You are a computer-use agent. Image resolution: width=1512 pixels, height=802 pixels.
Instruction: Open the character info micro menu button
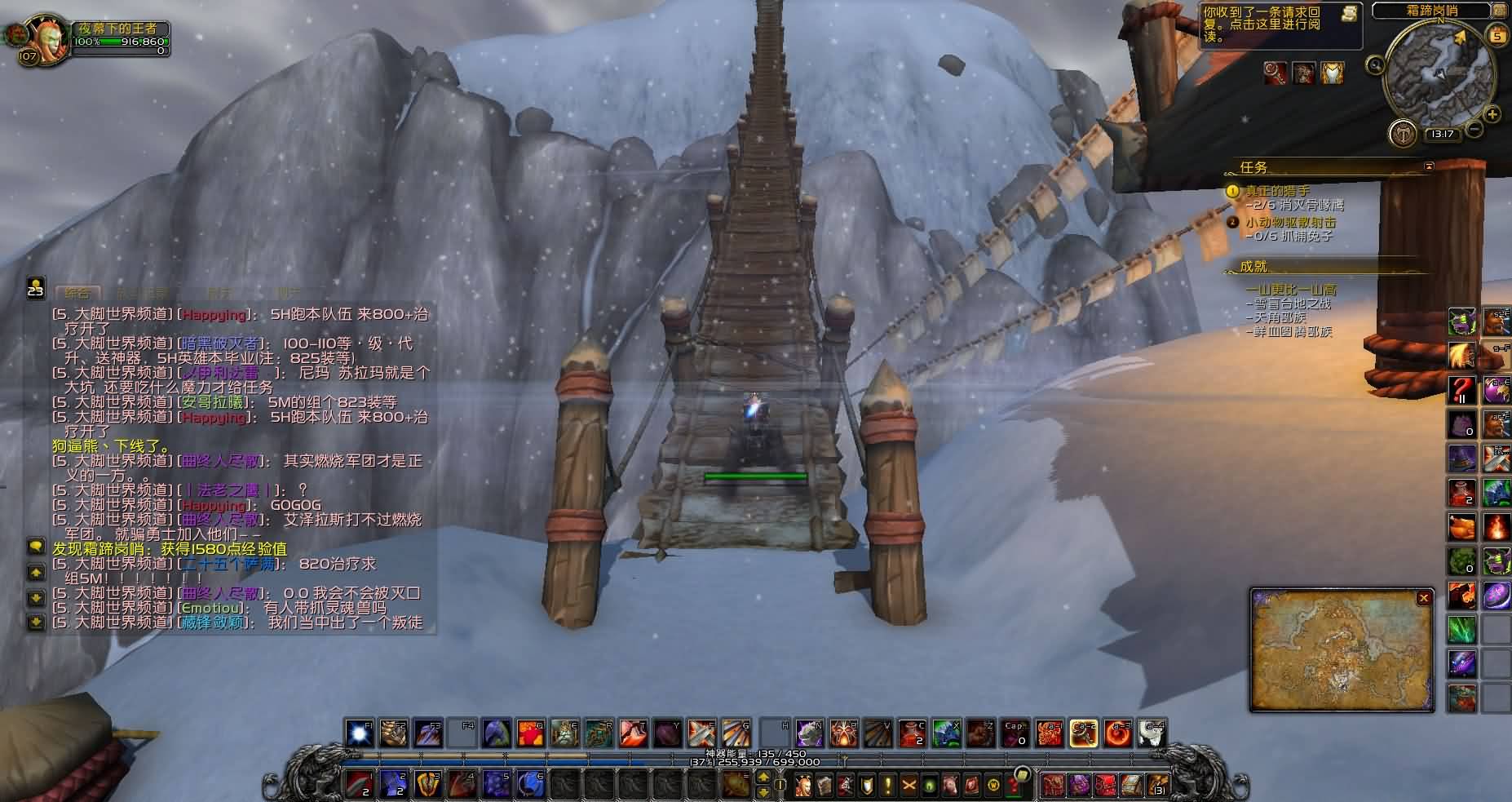point(803,785)
